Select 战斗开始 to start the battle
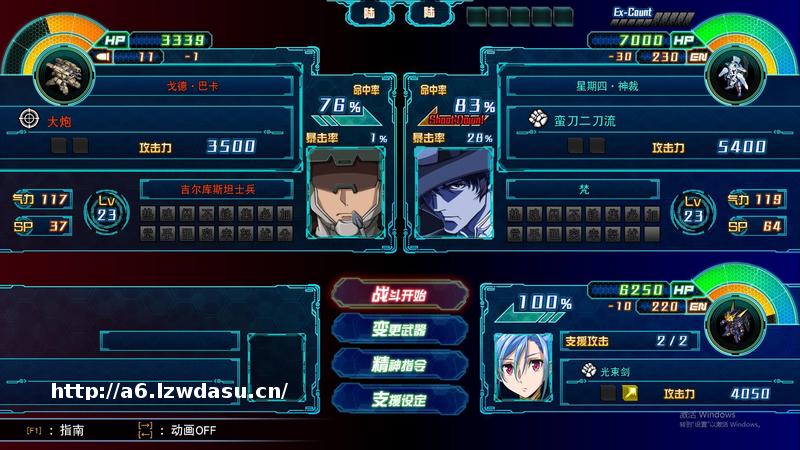This screenshot has width=800, height=450. click(400, 295)
